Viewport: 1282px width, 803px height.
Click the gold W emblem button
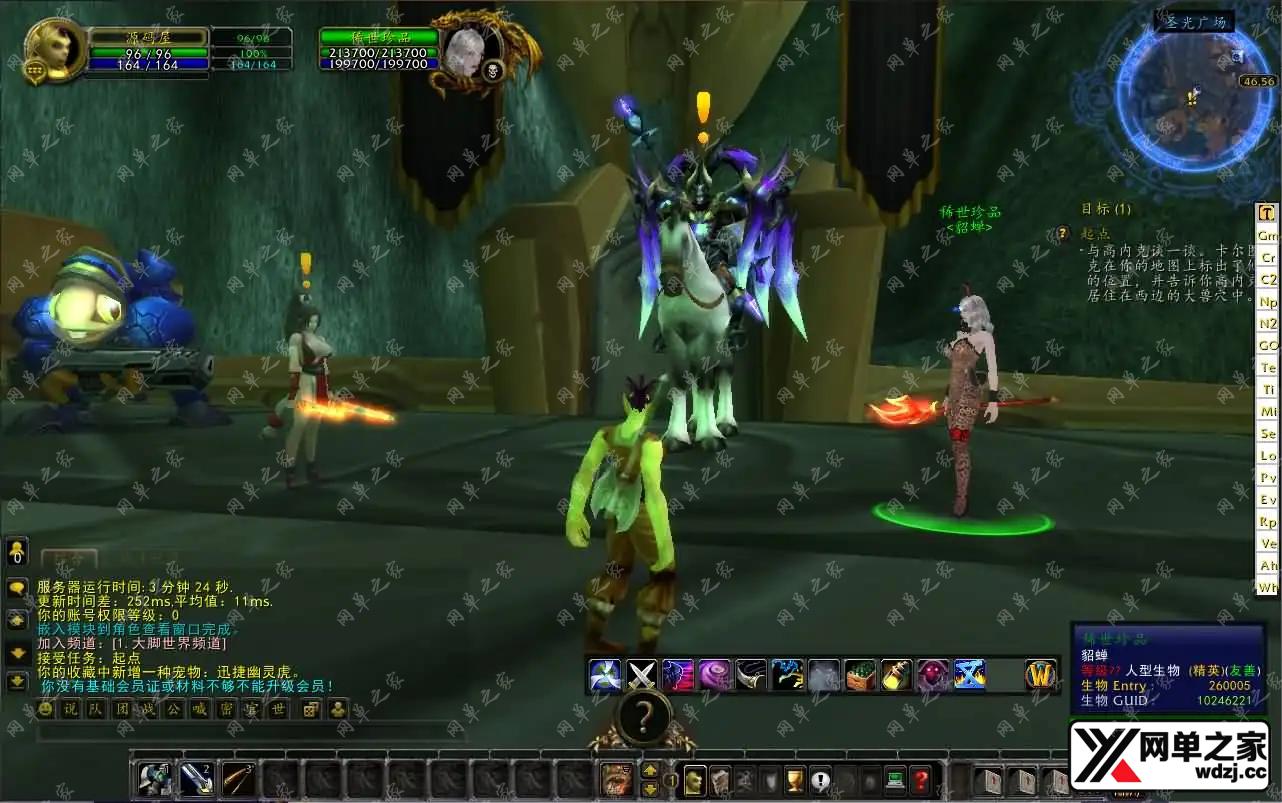pyautogui.click(x=1041, y=675)
